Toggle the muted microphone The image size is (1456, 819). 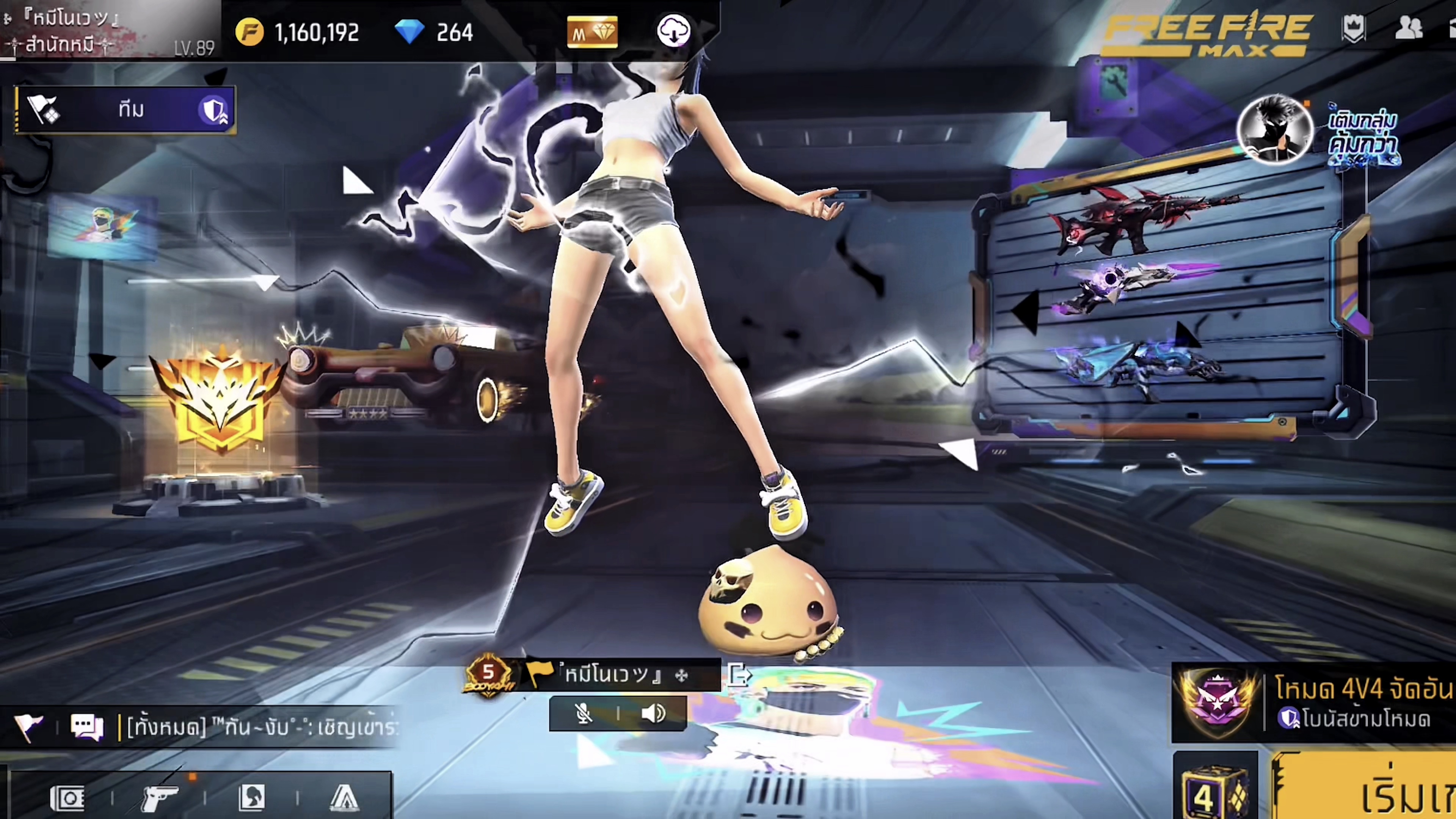tap(583, 713)
